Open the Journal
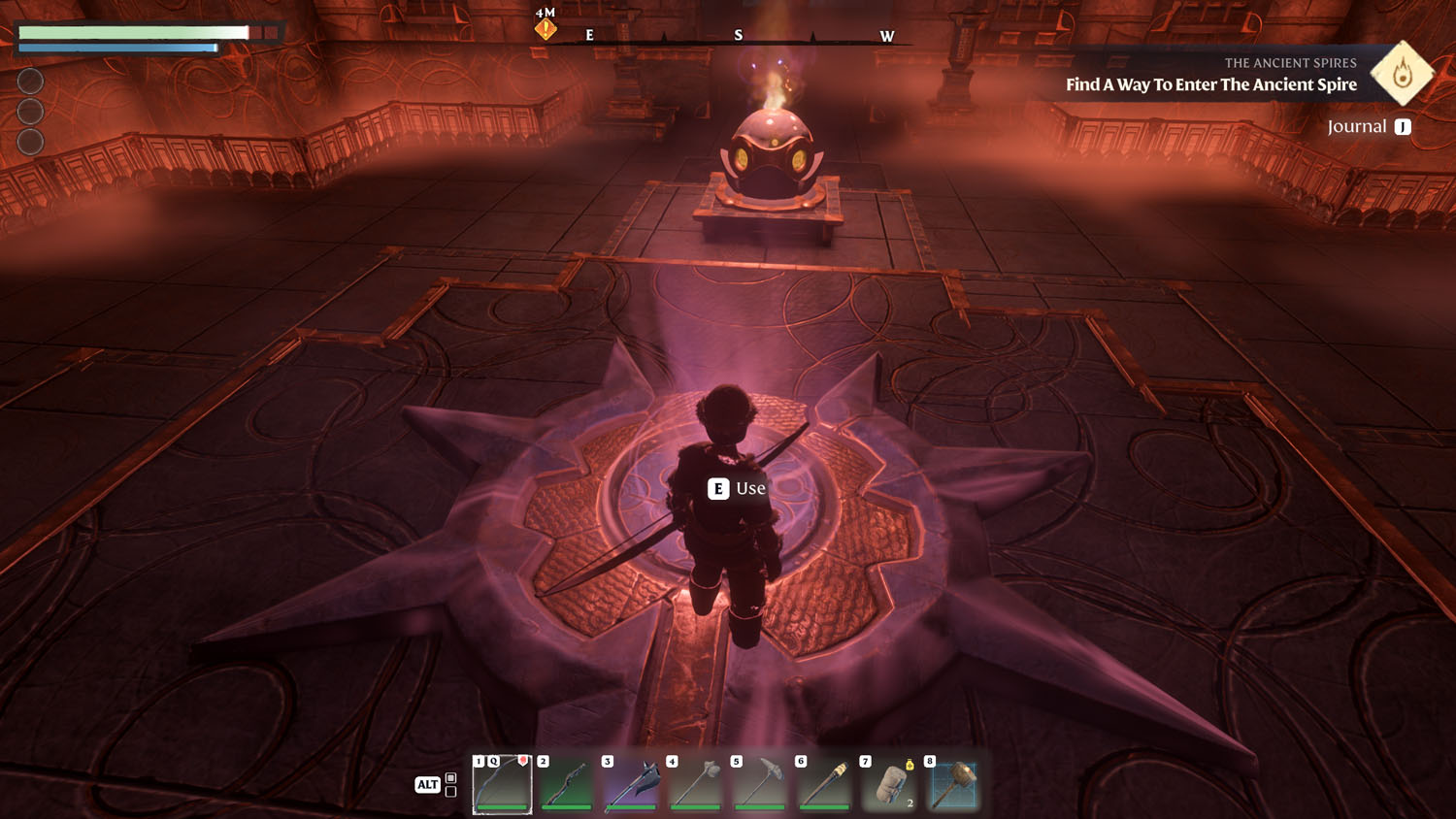 point(1358,125)
